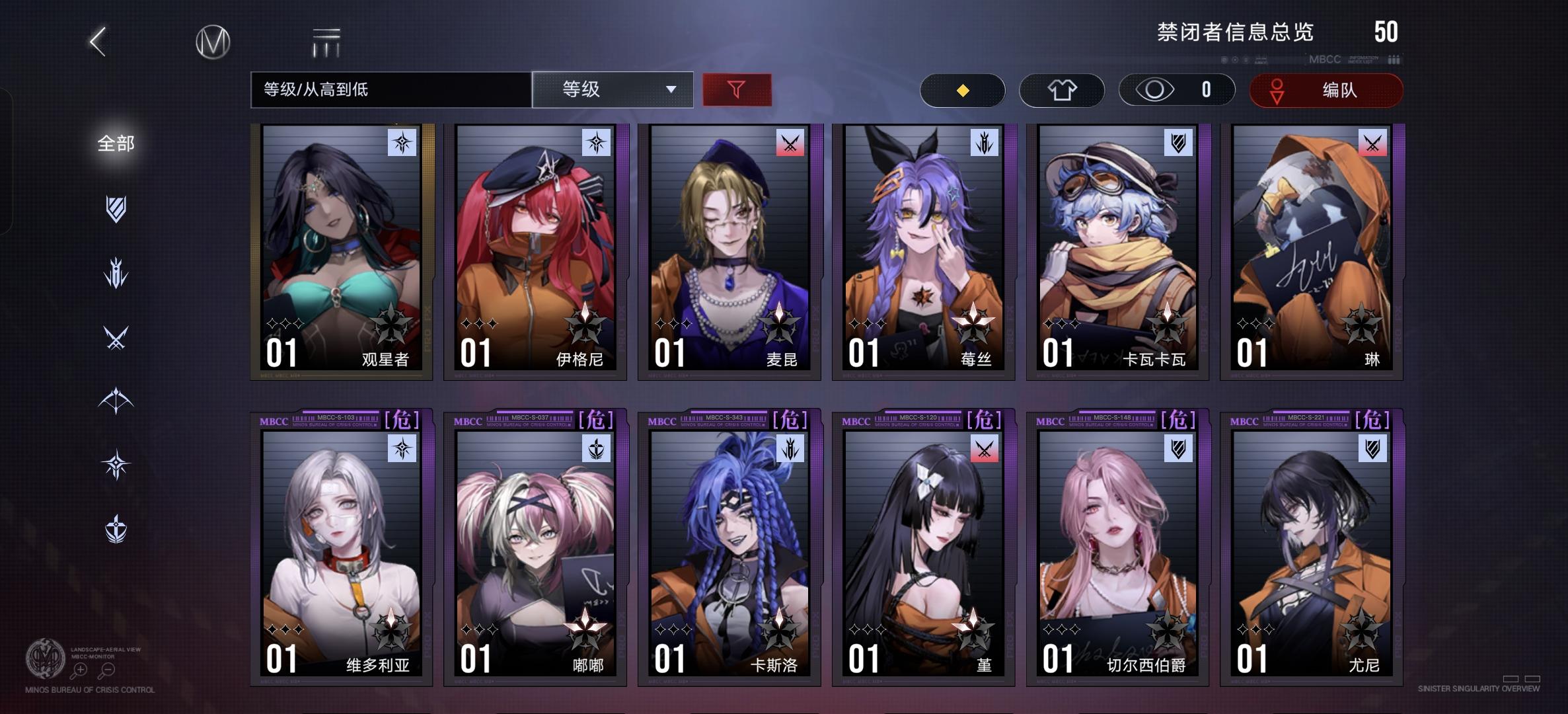Open the 等级/从高到低 sort order selector
Viewport: 1568px width, 714px height.
pyautogui.click(x=390, y=90)
